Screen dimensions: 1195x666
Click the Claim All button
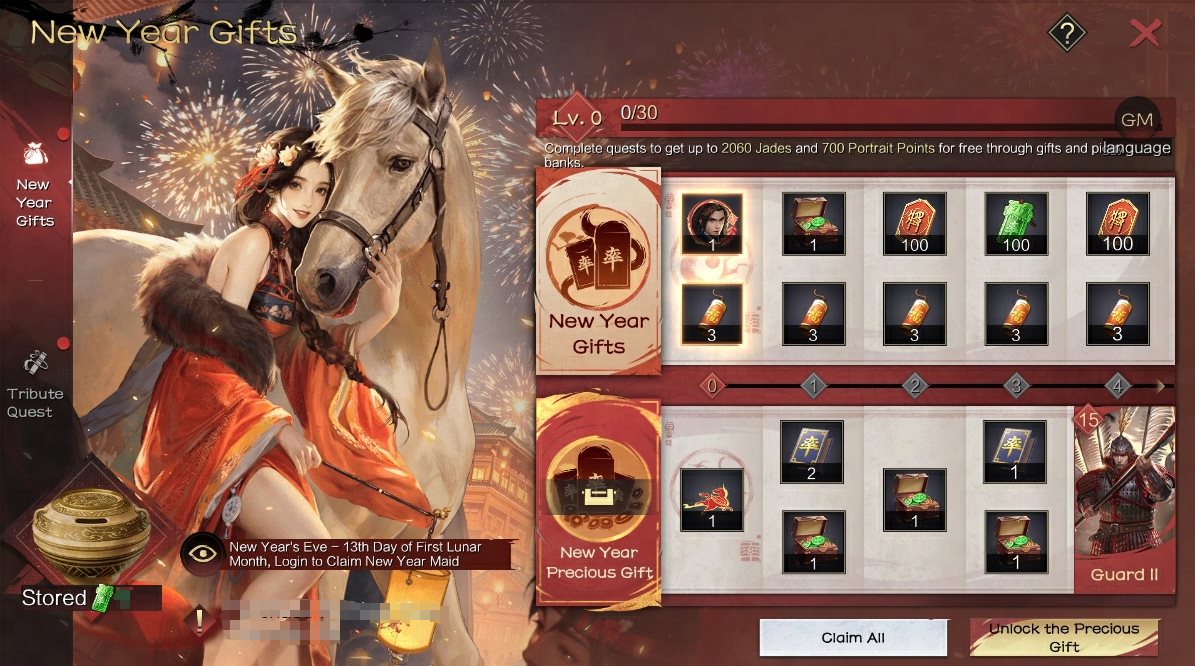click(x=853, y=638)
